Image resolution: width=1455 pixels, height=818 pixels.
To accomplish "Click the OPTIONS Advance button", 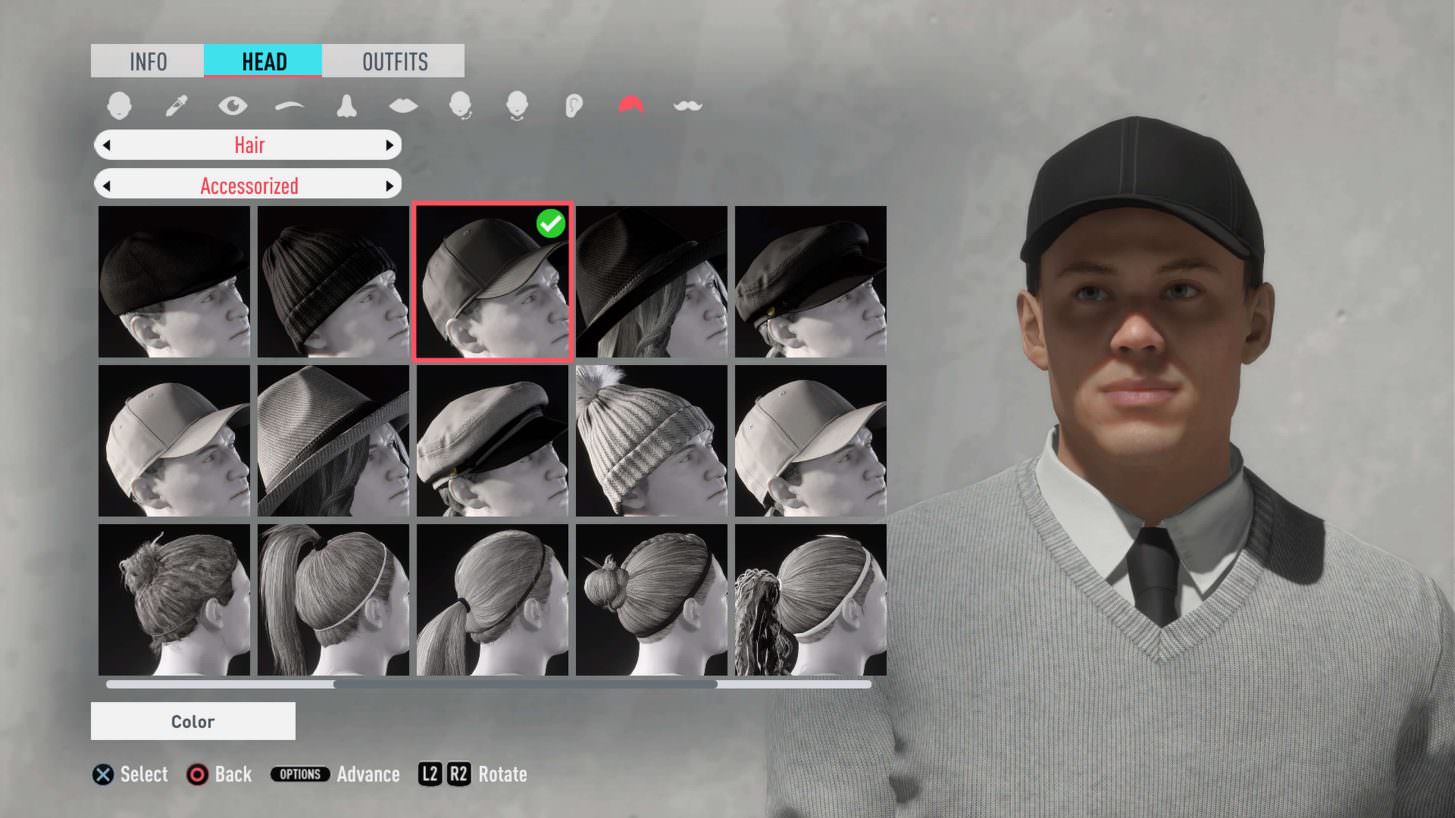I will coord(300,773).
